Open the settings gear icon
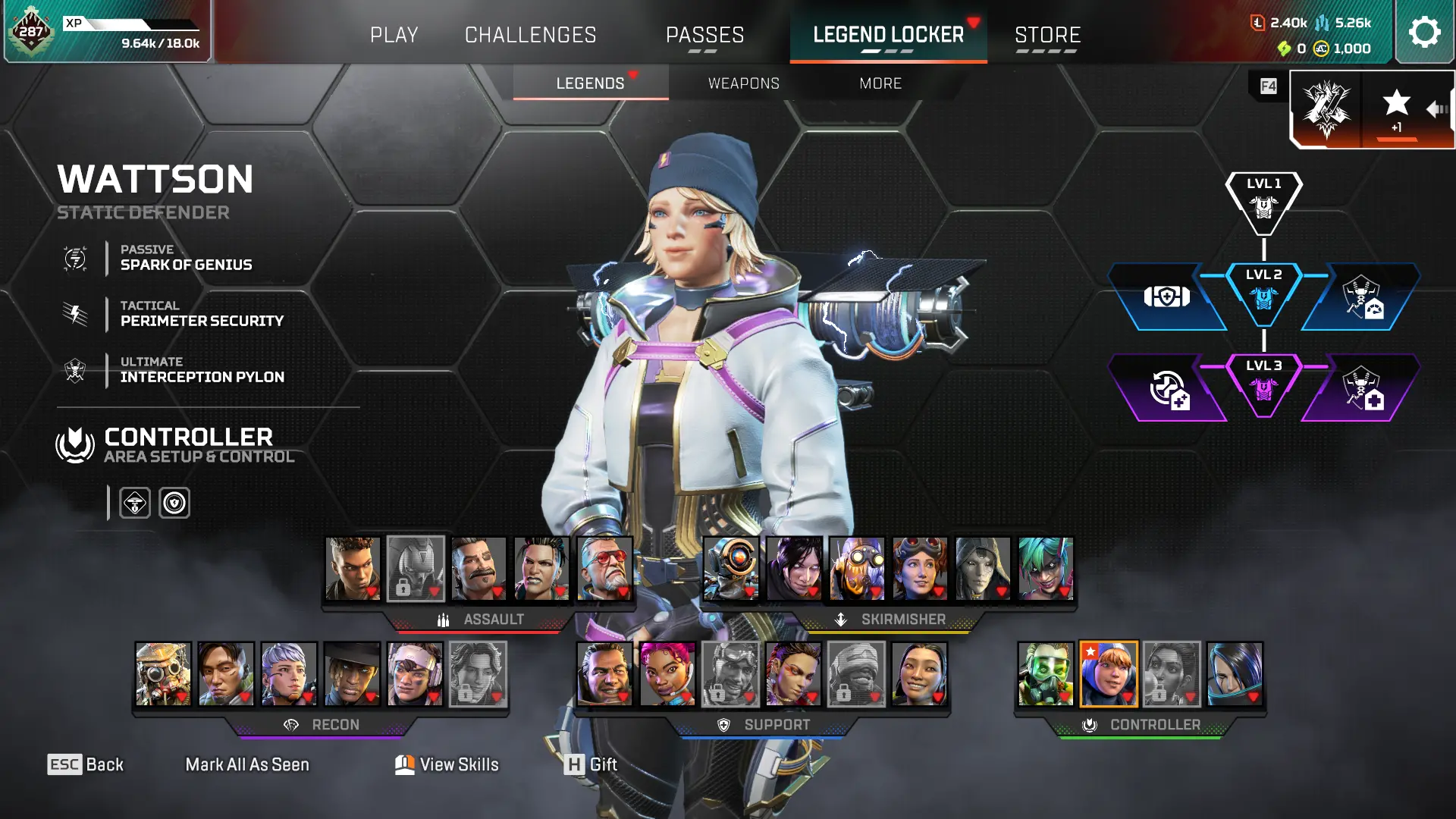Image resolution: width=1456 pixels, height=819 pixels. [x=1424, y=32]
